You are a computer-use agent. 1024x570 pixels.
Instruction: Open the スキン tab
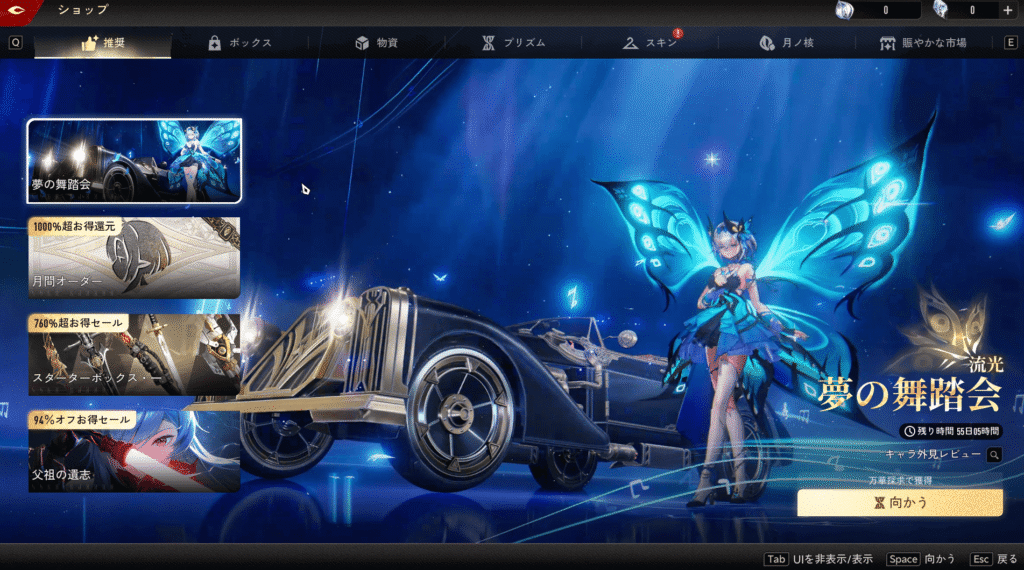652,43
